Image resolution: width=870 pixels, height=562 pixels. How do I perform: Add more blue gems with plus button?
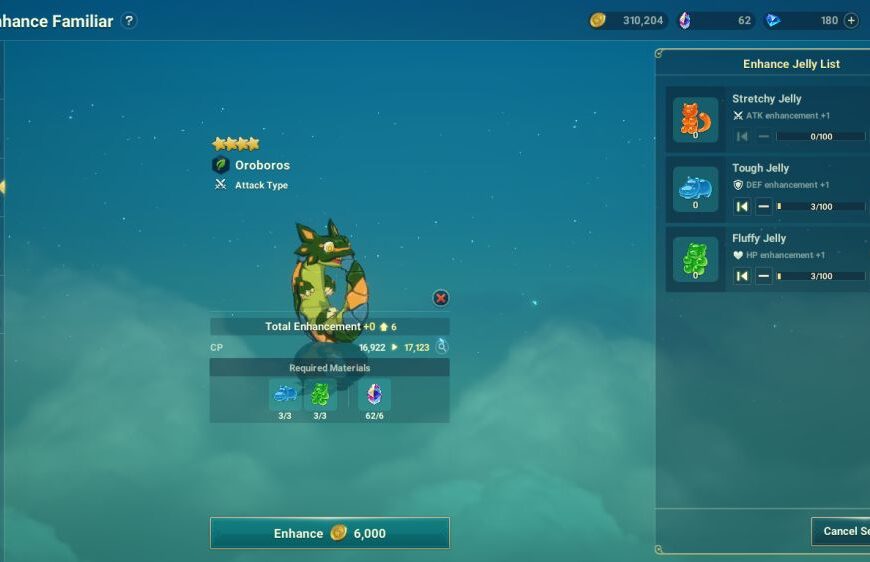coord(851,21)
